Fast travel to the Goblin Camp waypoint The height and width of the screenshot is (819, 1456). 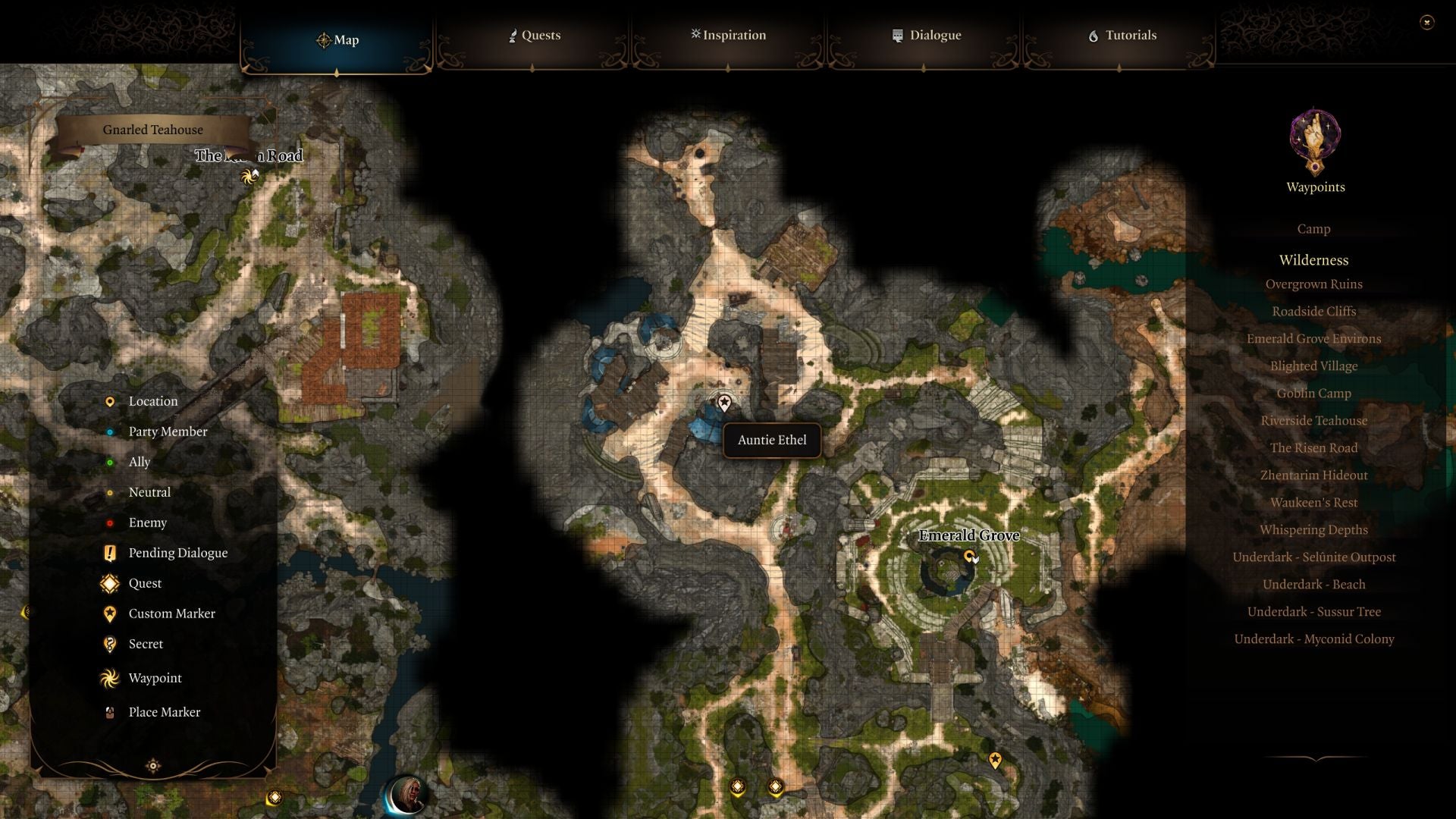1314,393
